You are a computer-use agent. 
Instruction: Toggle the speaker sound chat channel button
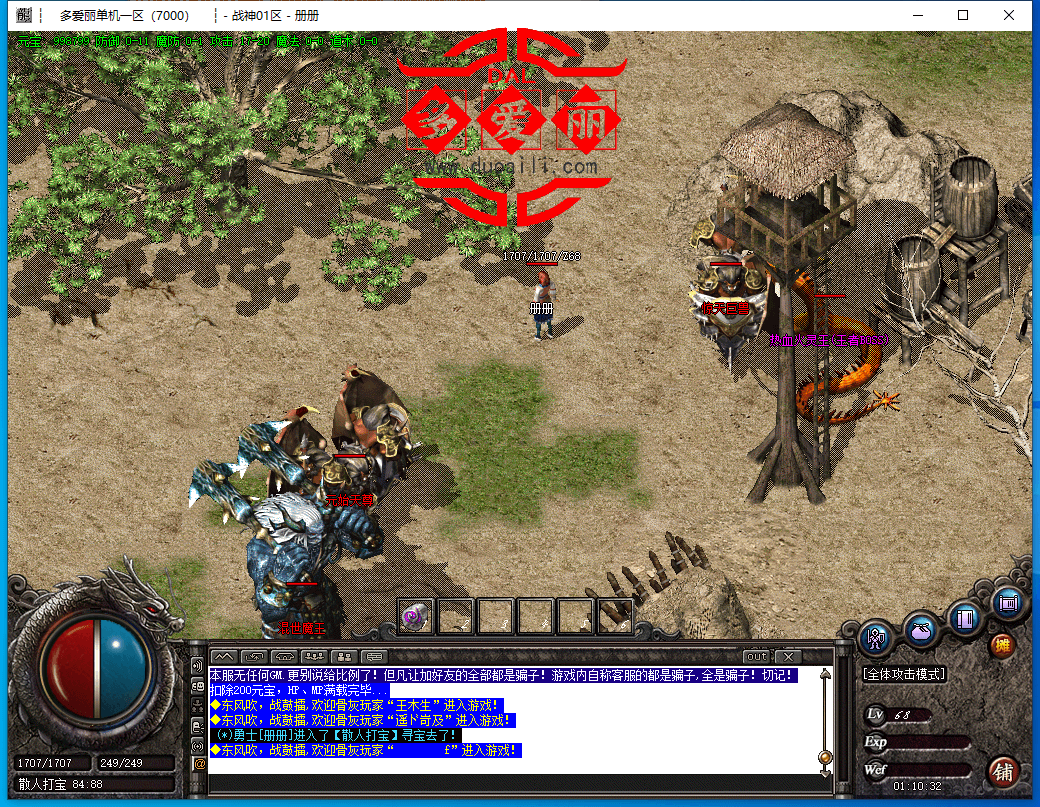coord(199,665)
